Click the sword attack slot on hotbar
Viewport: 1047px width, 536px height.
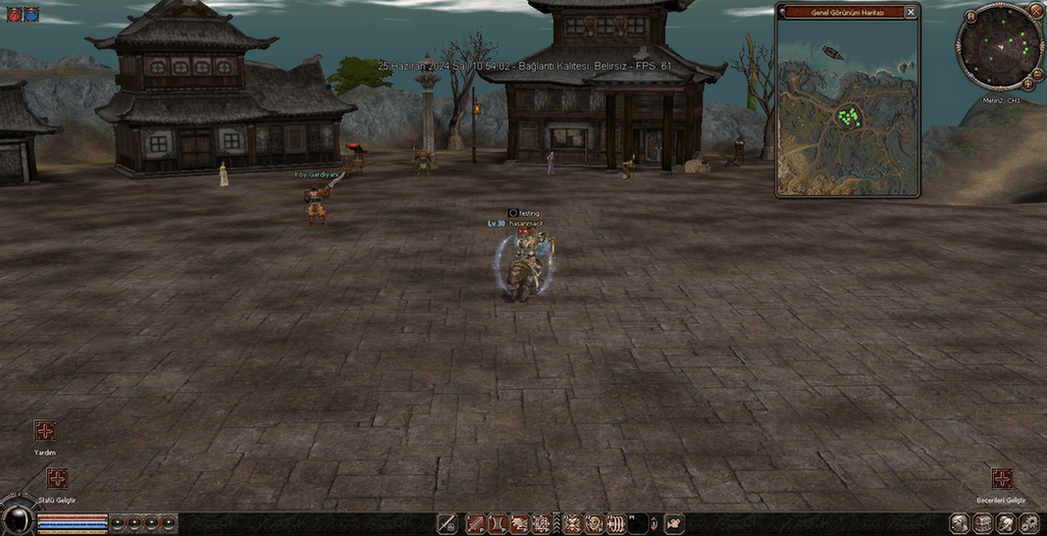click(x=447, y=523)
